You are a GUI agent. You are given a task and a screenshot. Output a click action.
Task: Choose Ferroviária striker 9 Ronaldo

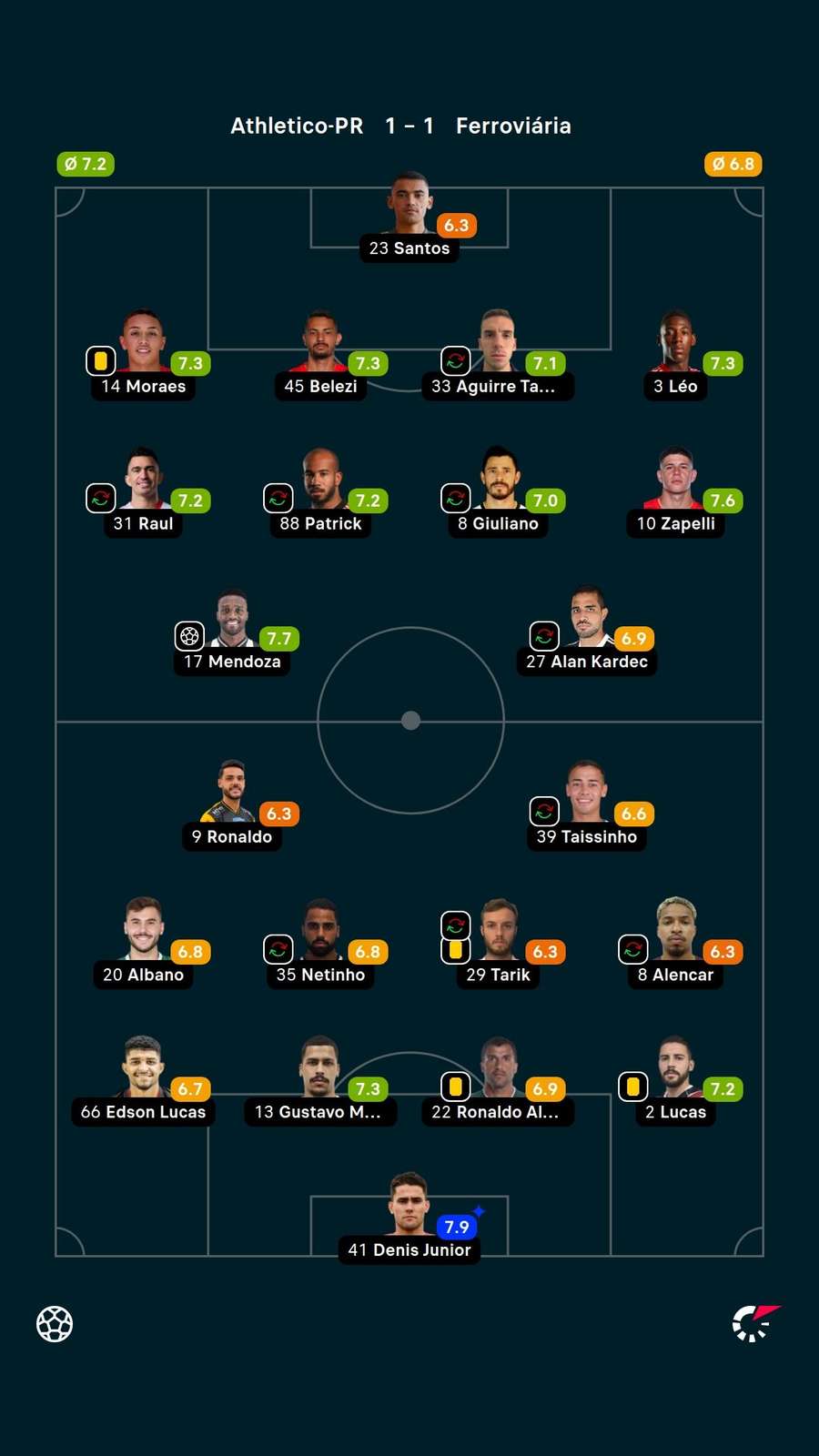pyautogui.click(x=232, y=794)
